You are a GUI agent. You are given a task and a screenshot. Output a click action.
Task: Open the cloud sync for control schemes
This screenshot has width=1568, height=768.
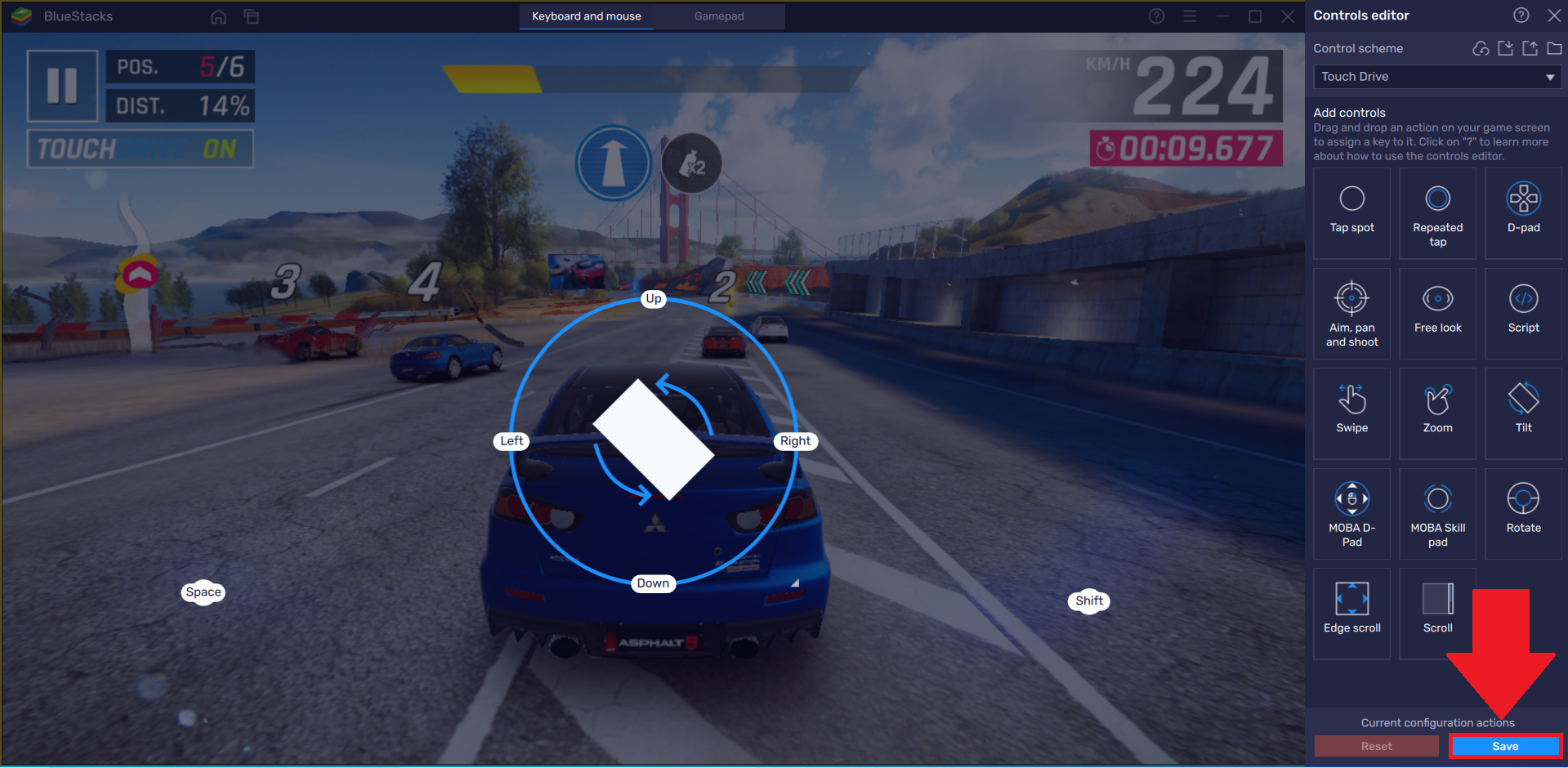[1480, 48]
